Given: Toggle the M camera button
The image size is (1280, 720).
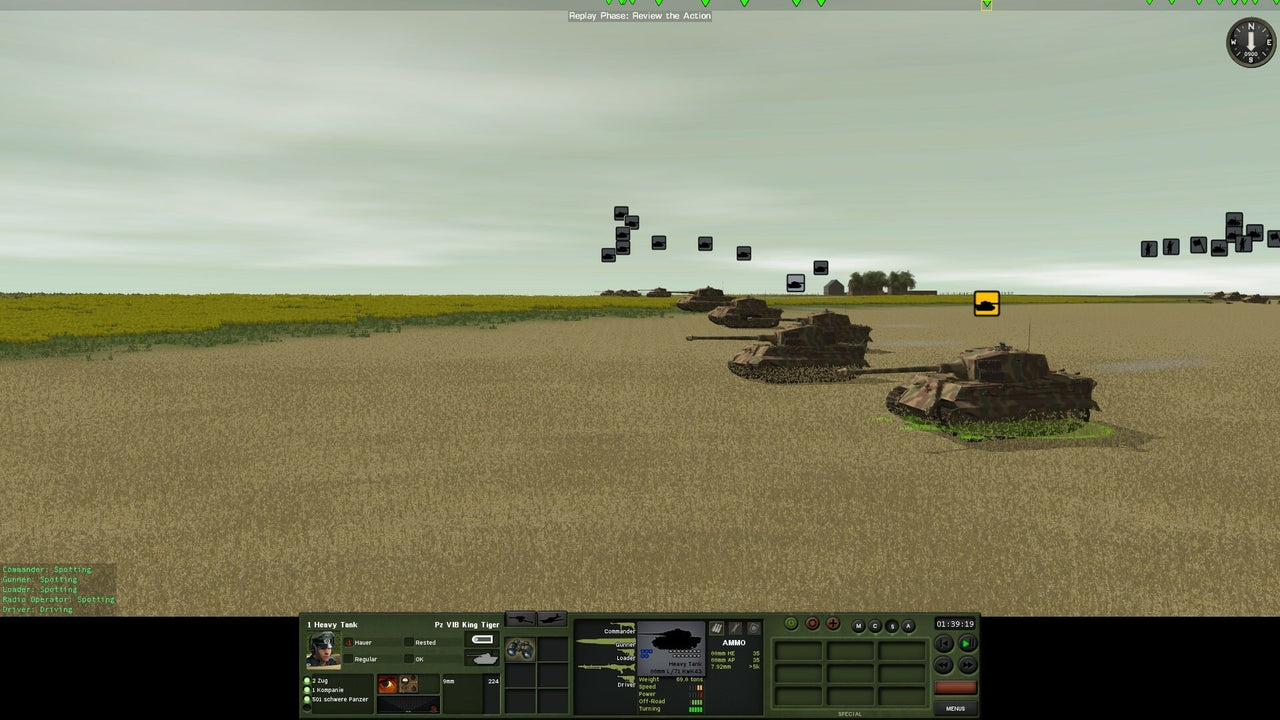Looking at the screenshot, I should 858,626.
